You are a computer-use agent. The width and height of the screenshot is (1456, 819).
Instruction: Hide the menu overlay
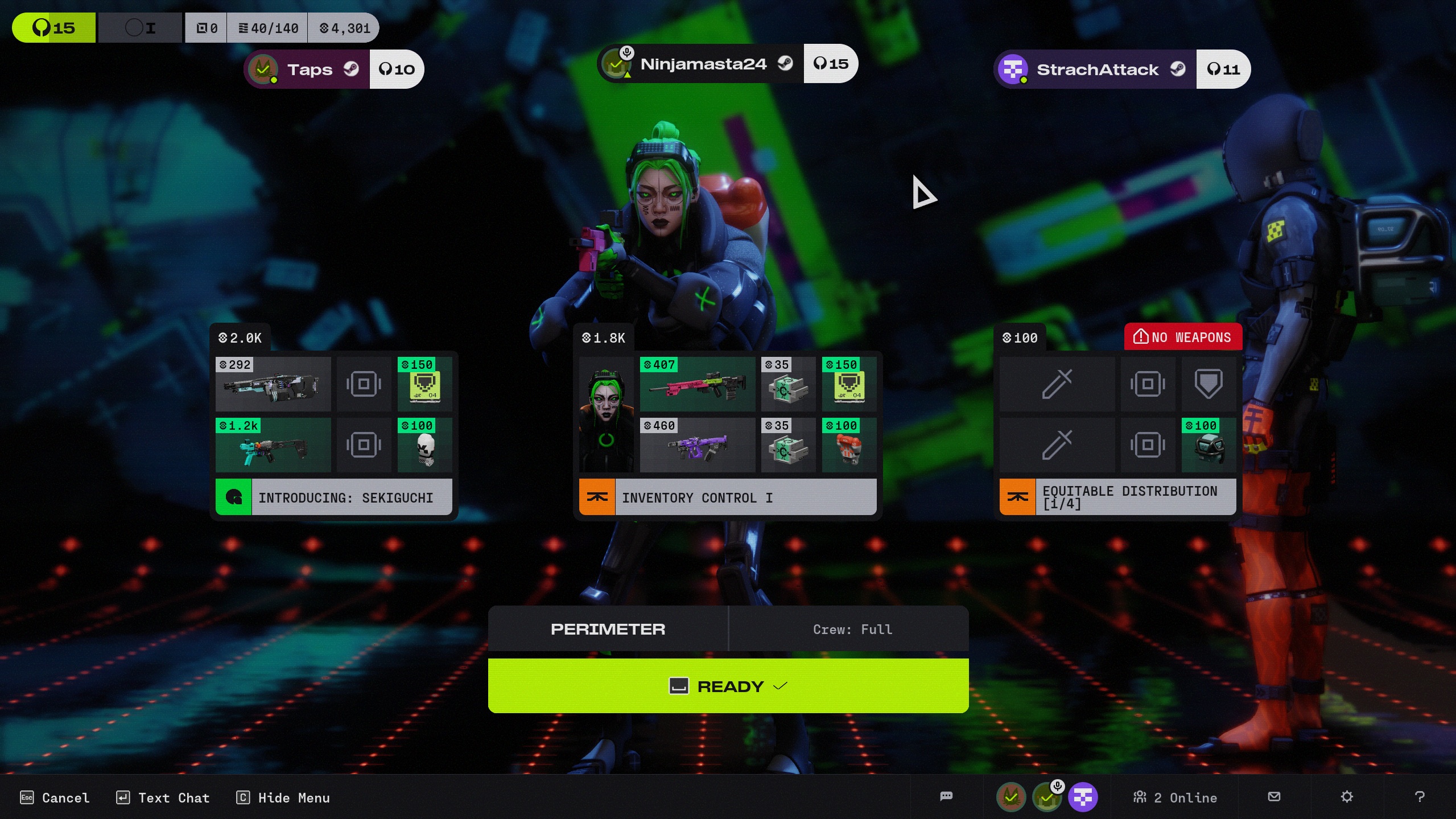(x=283, y=797)
